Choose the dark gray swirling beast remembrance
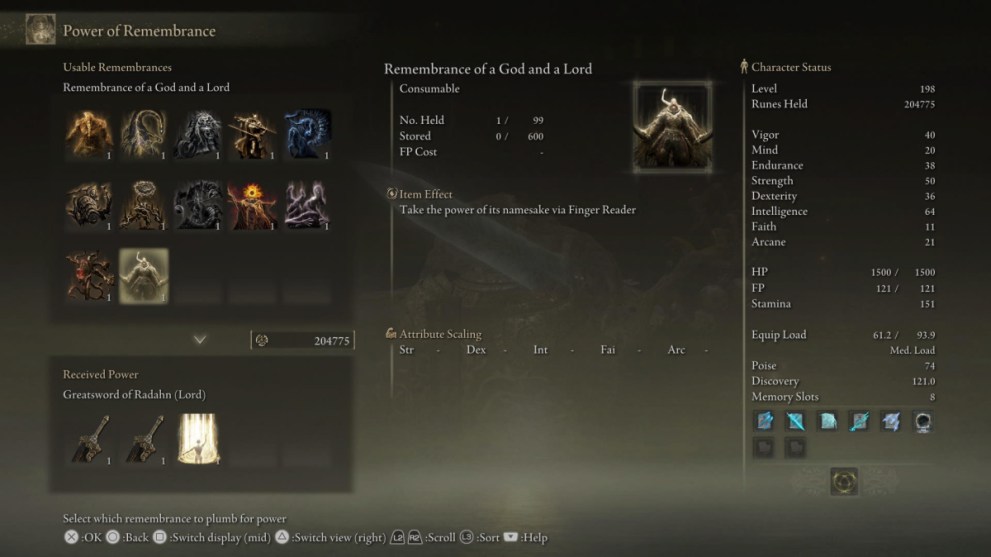 pos(198,205)
